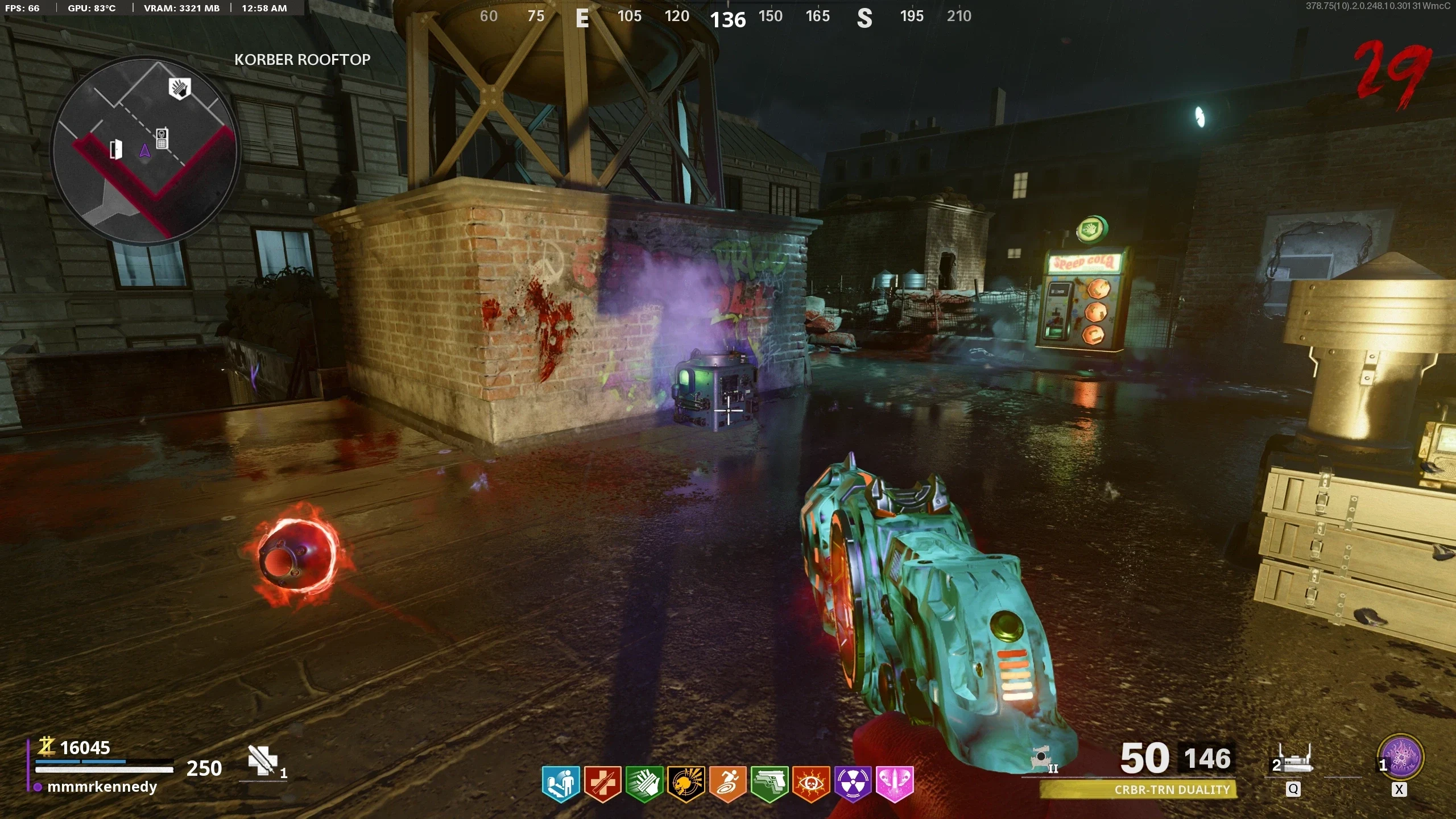Screen dimensions: 1456x819
Task: Click the door marker on the minimap
Action: (x=115, y=149)
